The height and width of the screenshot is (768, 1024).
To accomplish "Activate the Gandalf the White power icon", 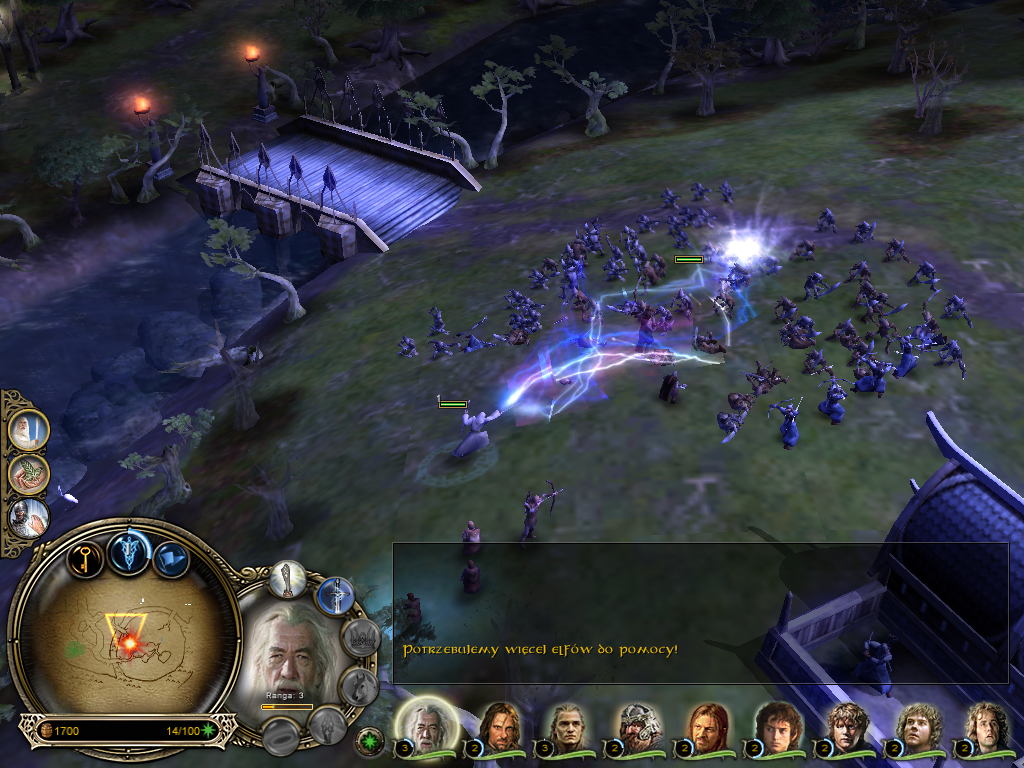I will point(29,430).
